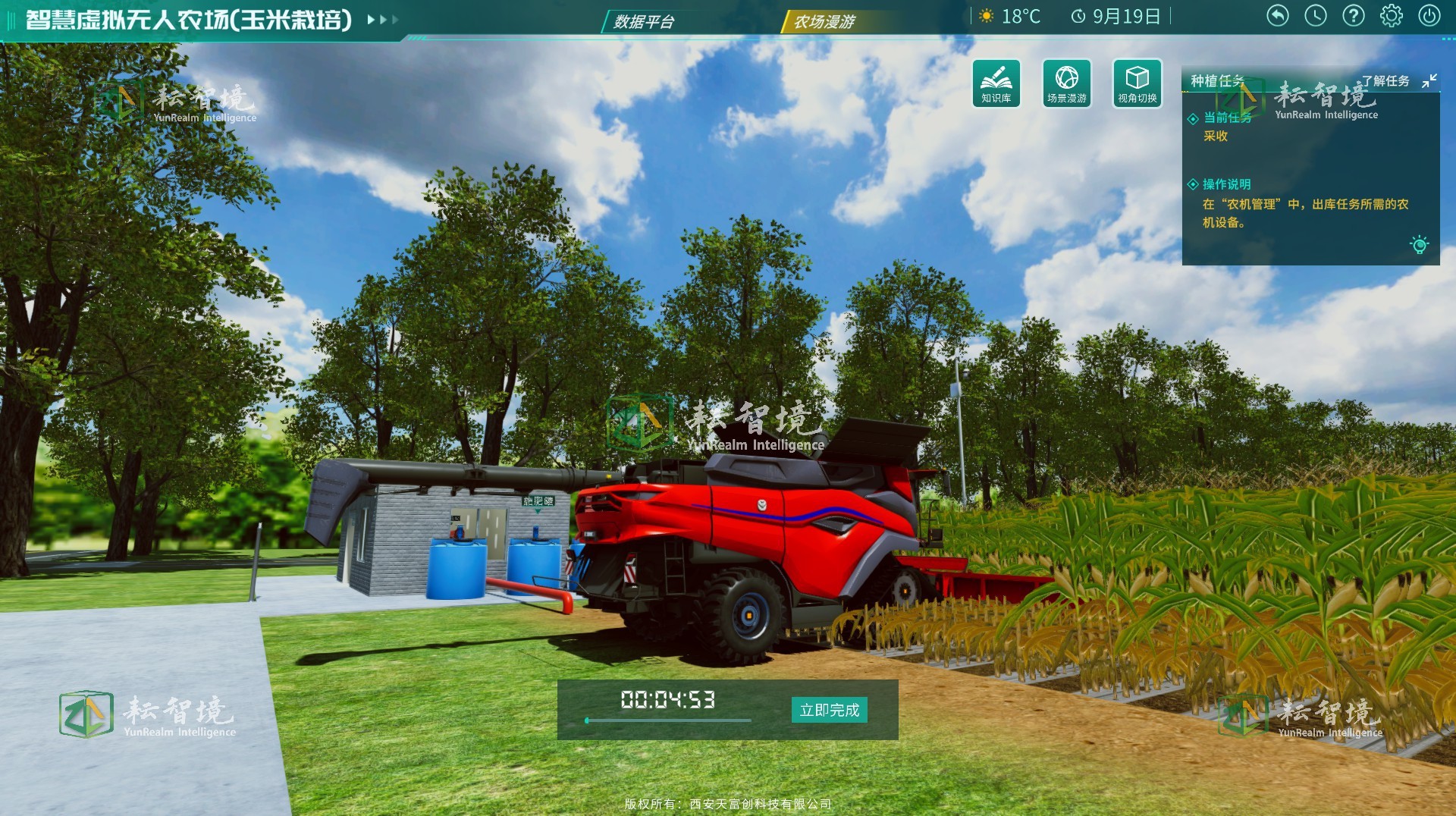Click the 立即完成 finish now button
The height and width of the screenshot is (816, 1456).
tap(829, 710)
